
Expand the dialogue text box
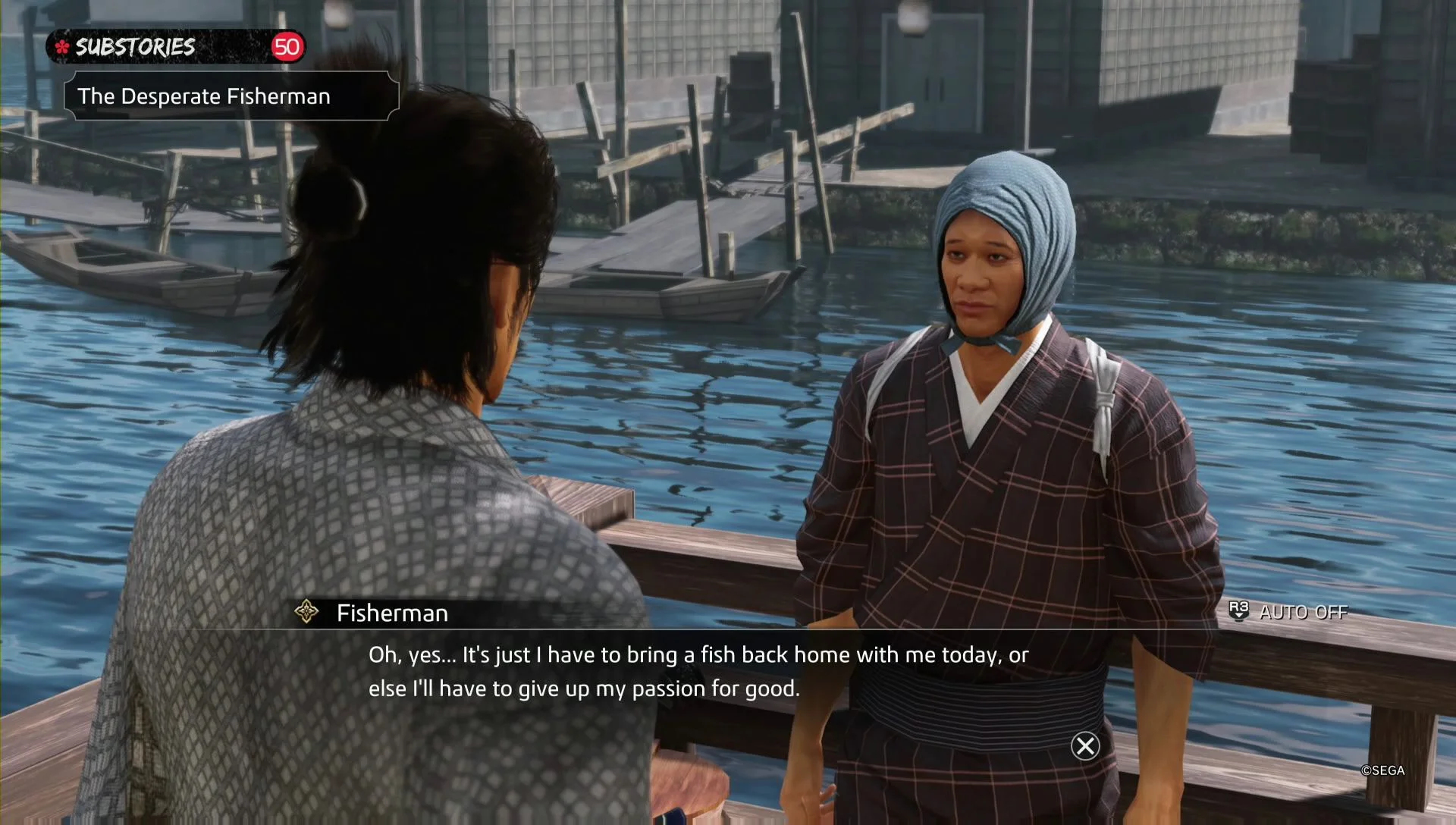coord(698,671)
